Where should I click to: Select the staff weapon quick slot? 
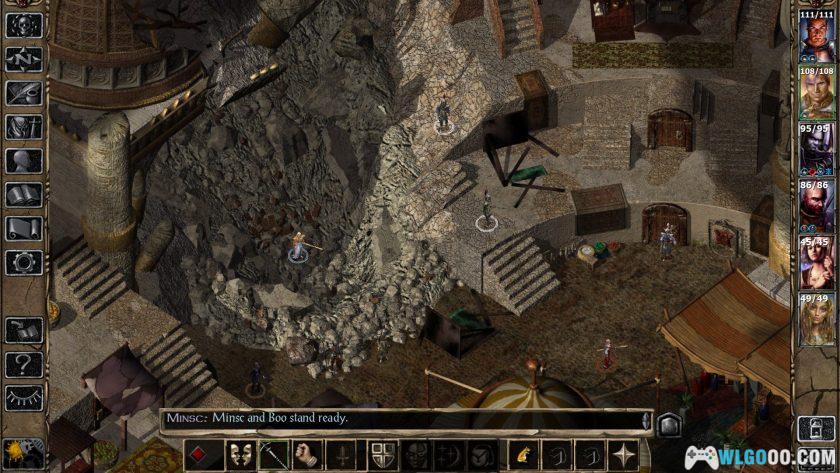(272, 452)
